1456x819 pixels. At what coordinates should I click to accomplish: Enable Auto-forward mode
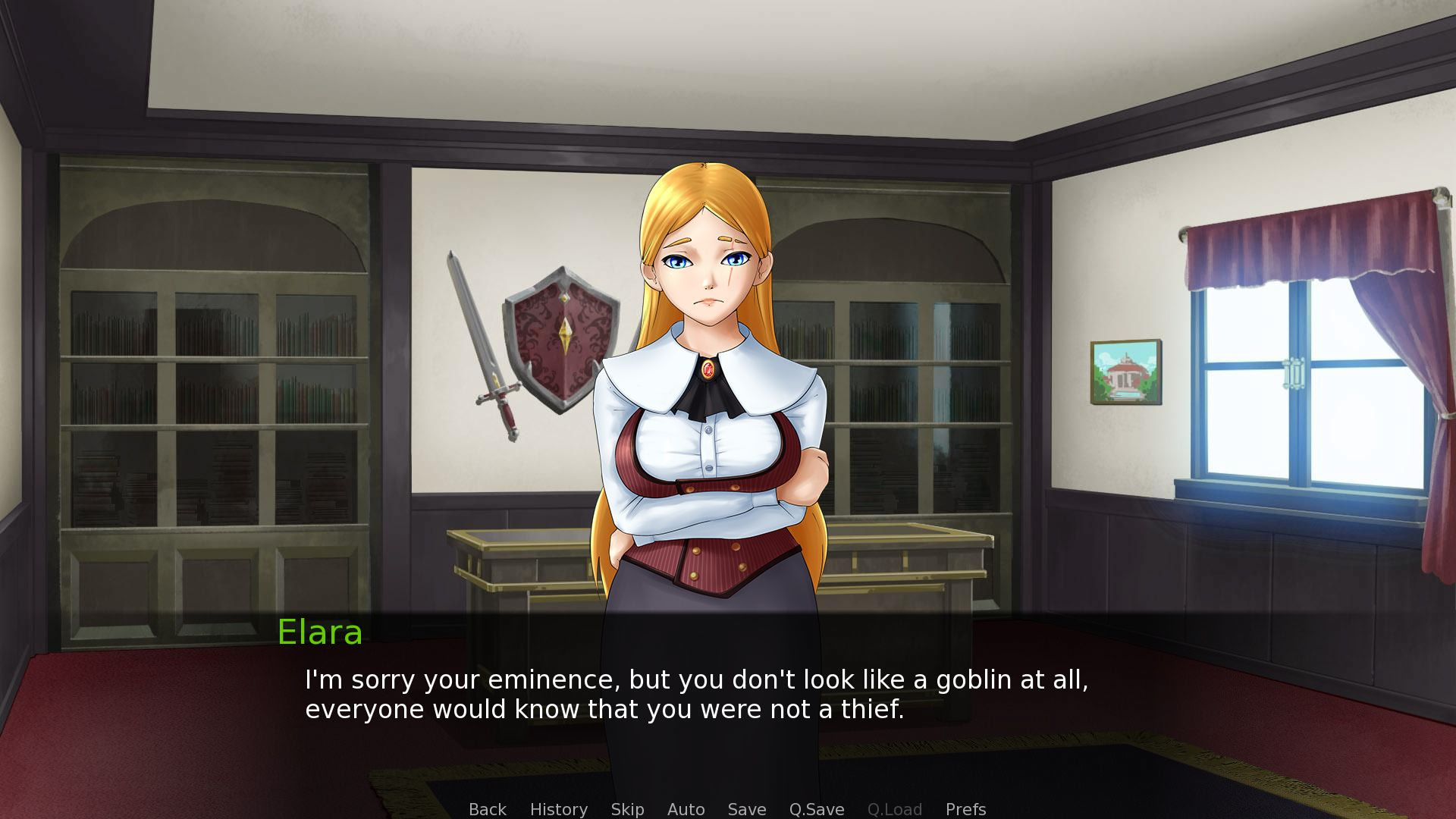(685, 809)
